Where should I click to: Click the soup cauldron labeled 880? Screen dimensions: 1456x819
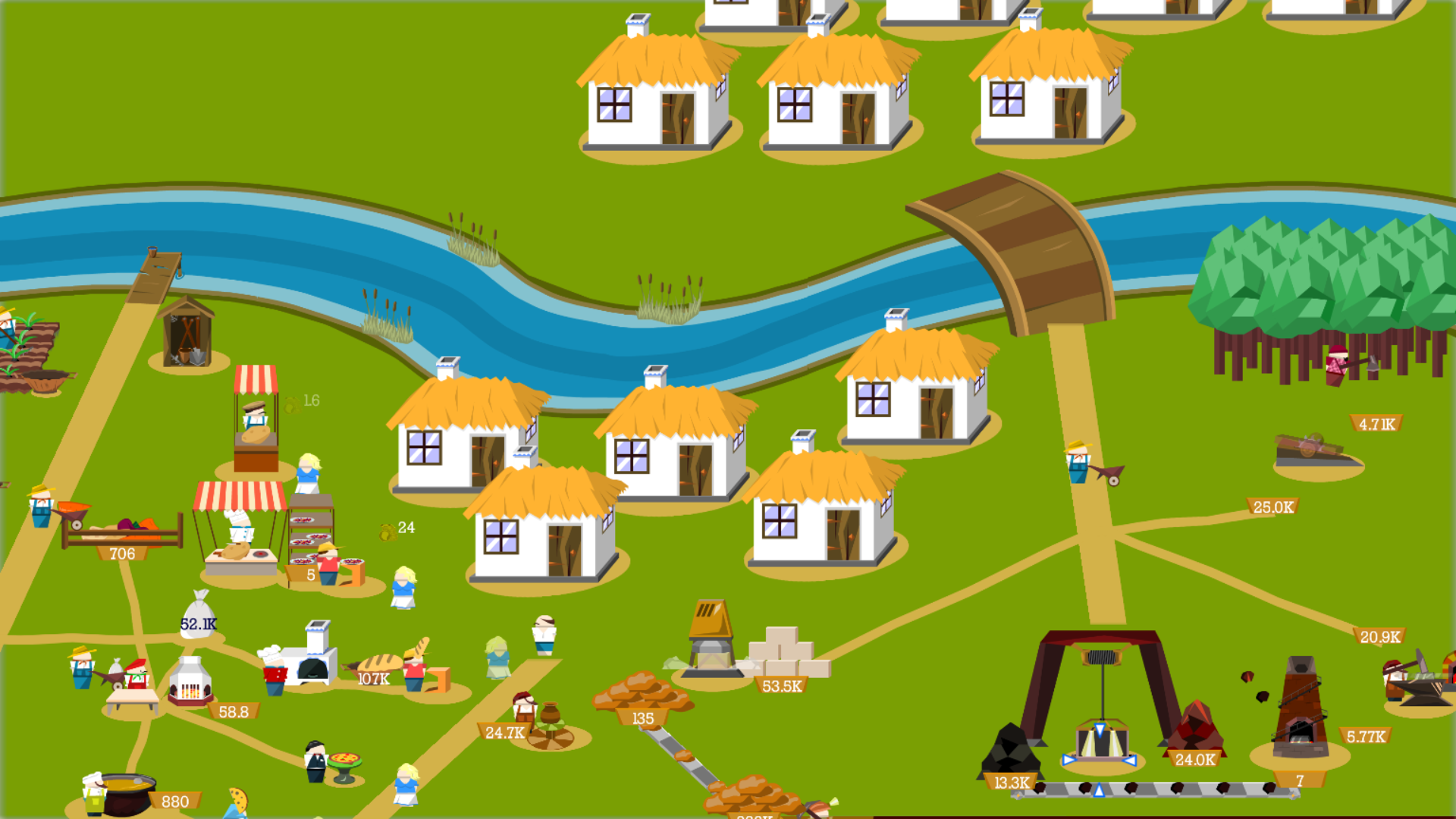129,792
